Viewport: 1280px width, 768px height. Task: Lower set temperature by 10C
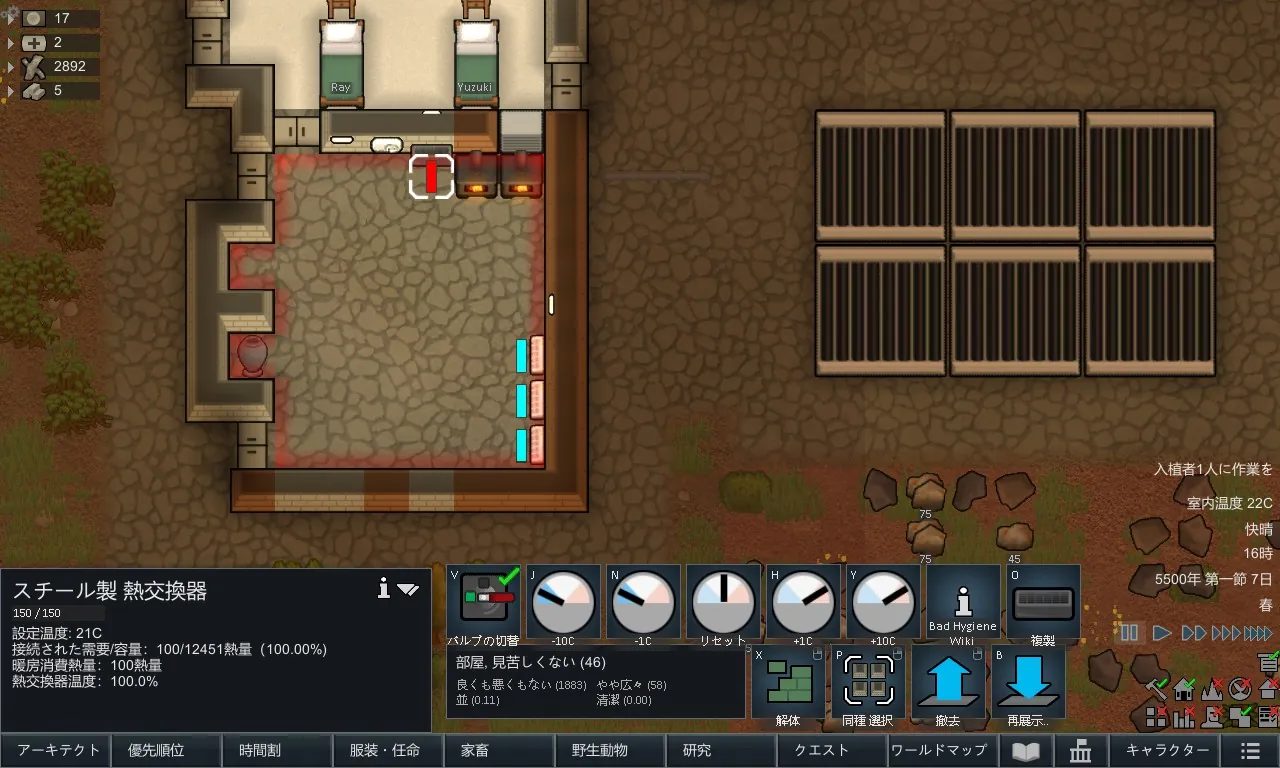pyautogui.click(x=564, y=602)
